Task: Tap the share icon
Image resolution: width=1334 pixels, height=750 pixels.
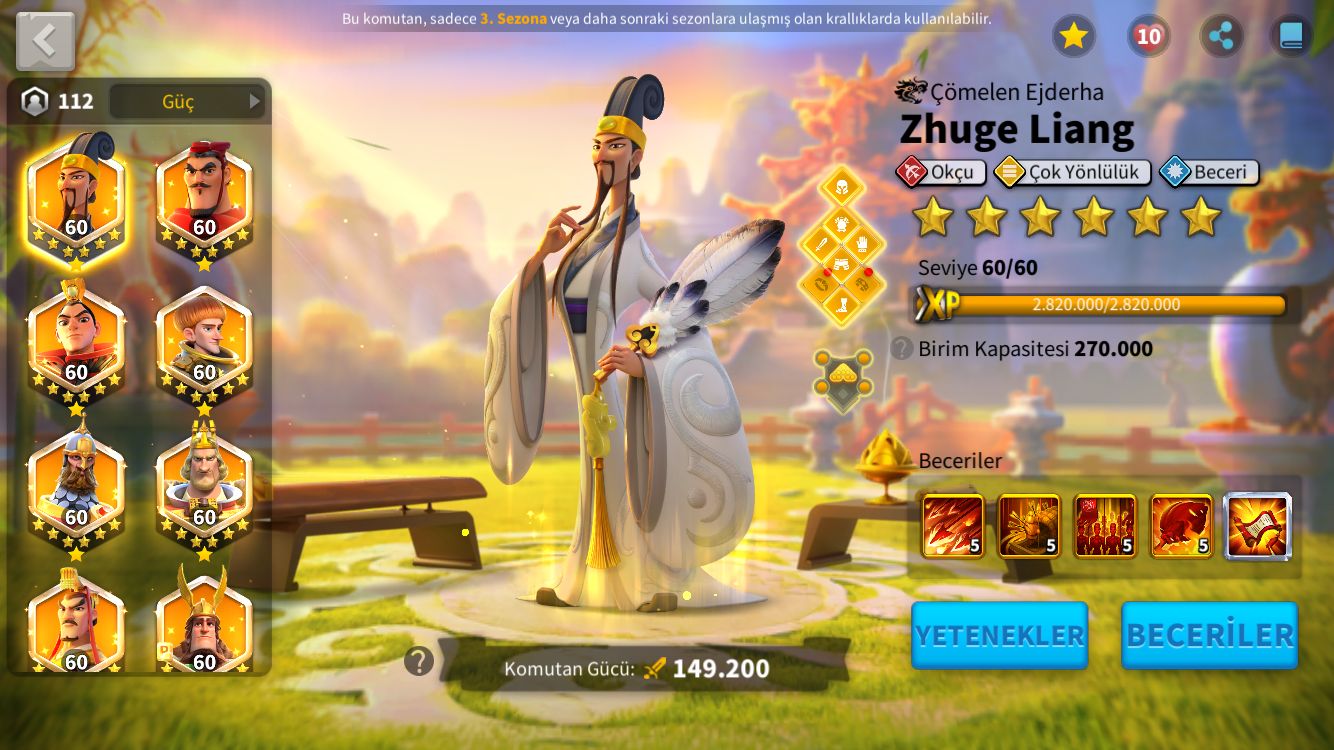Action: point(1221,36)
